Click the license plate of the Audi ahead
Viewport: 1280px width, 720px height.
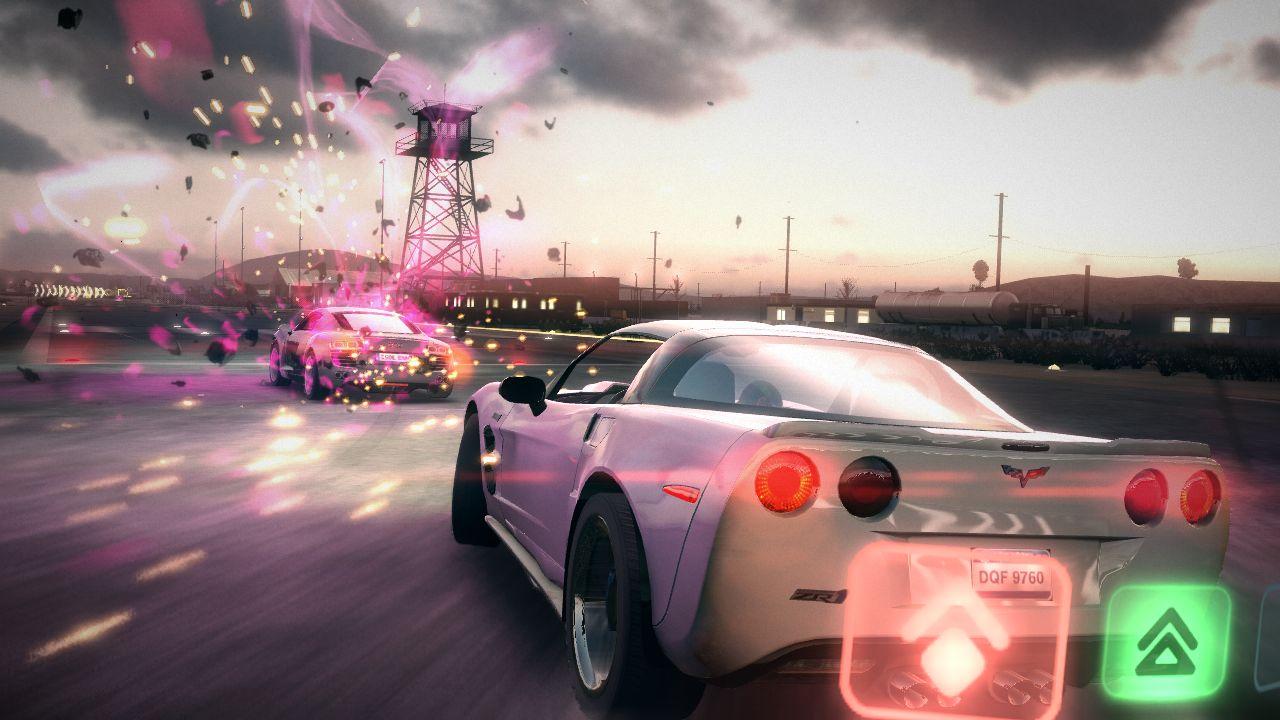click(396, 357)
